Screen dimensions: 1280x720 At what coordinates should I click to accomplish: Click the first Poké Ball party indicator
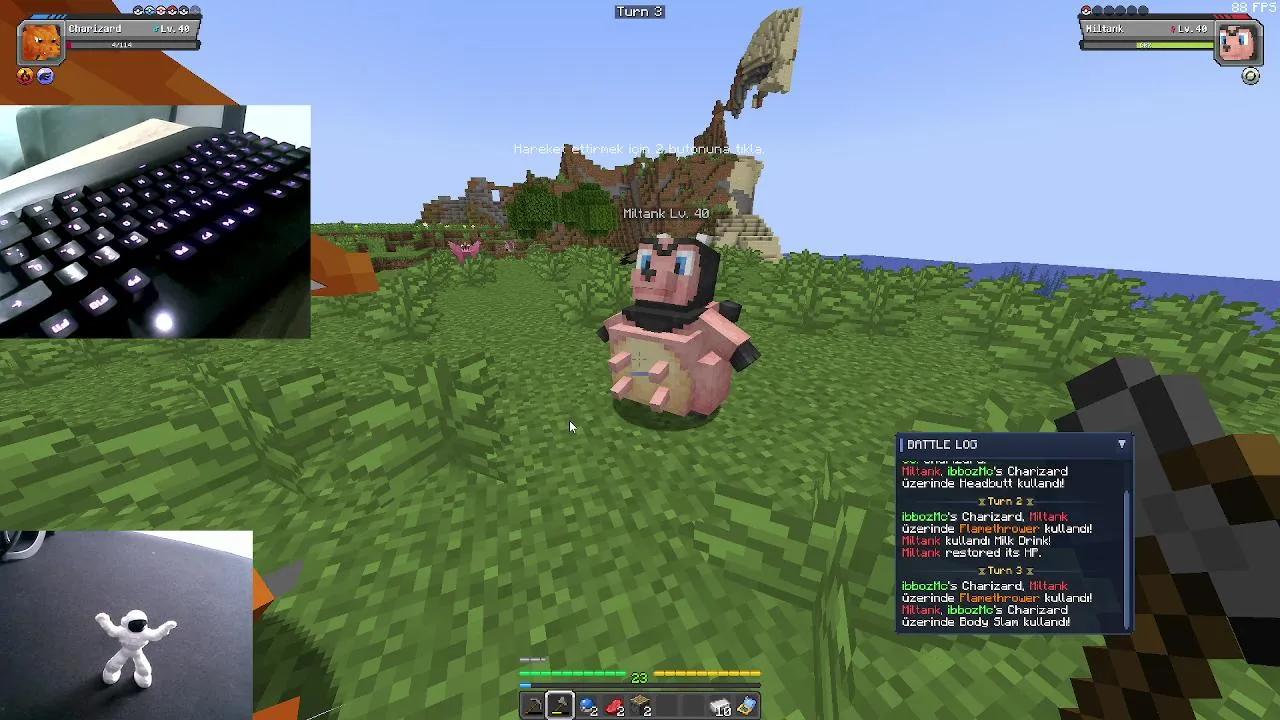coord(137,10)
